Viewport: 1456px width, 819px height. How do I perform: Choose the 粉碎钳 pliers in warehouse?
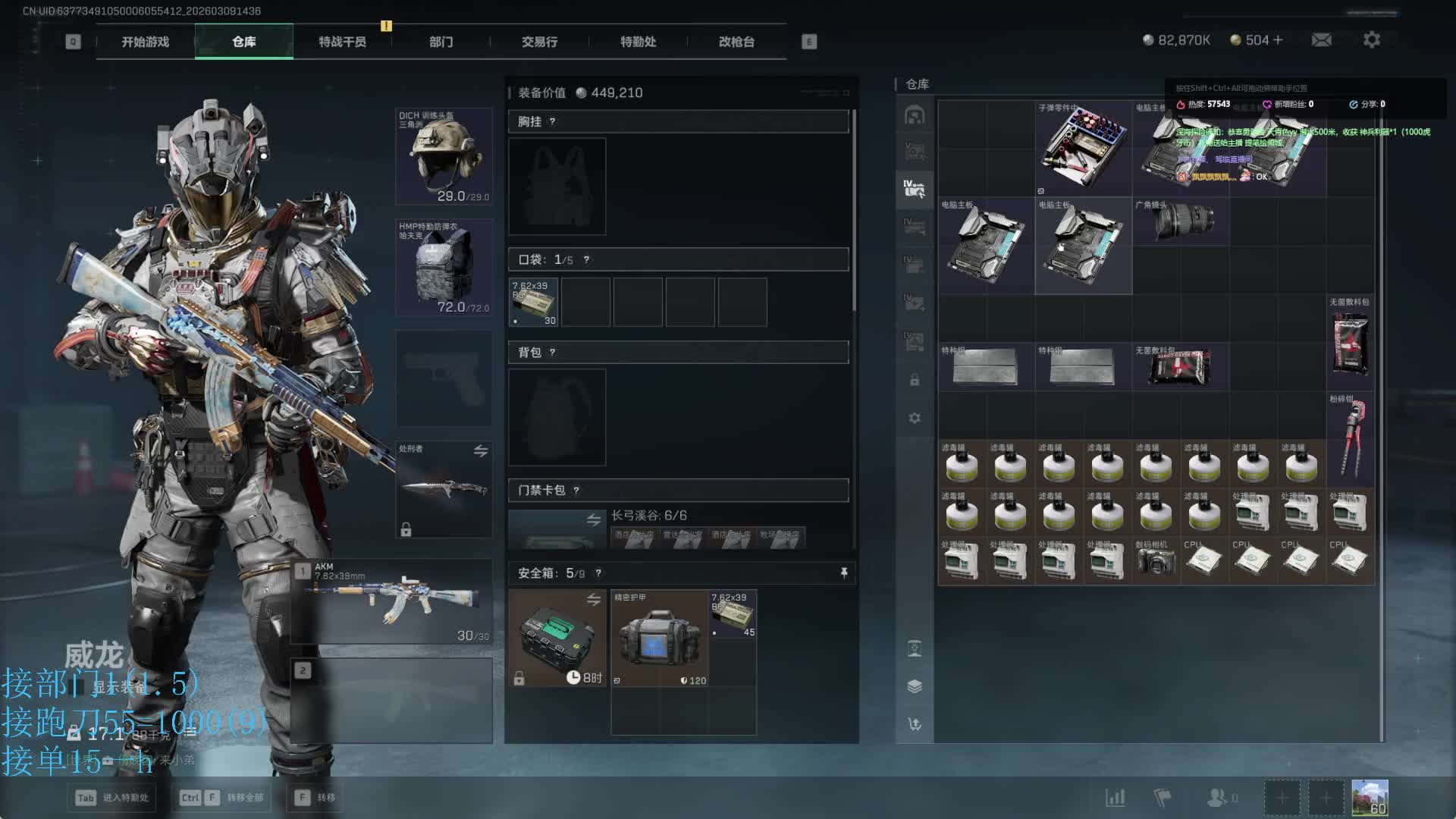[1351, 440]
